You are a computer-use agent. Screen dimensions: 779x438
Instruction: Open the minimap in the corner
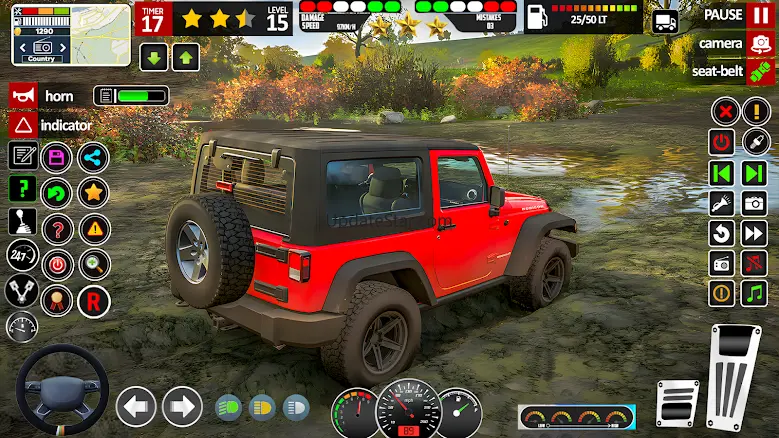[71, 34]
